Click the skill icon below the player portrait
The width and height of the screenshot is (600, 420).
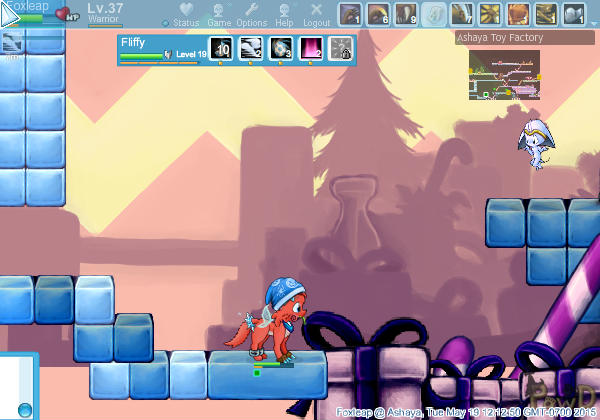coord(13,43)
